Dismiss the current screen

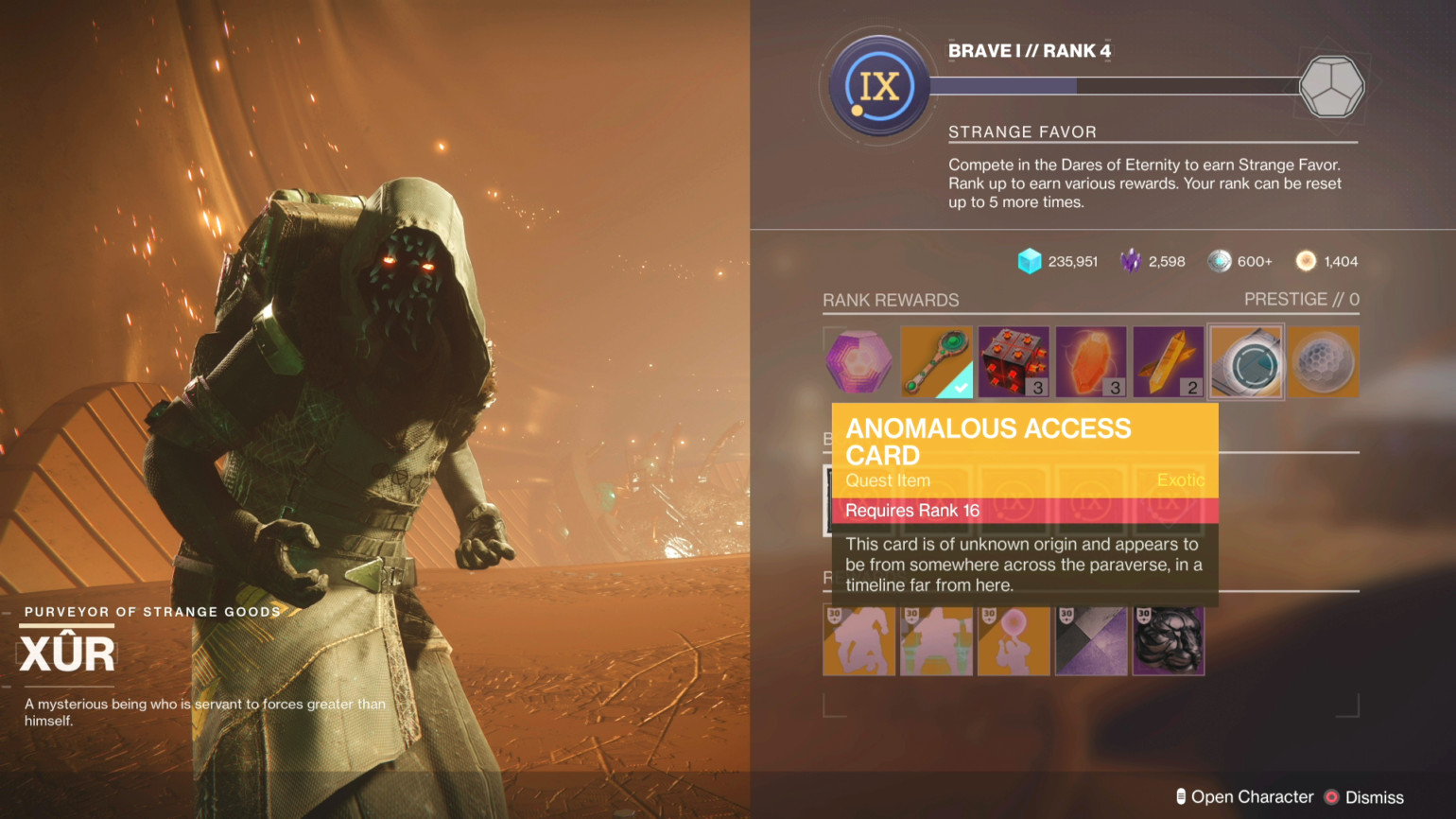[1370, 797]
